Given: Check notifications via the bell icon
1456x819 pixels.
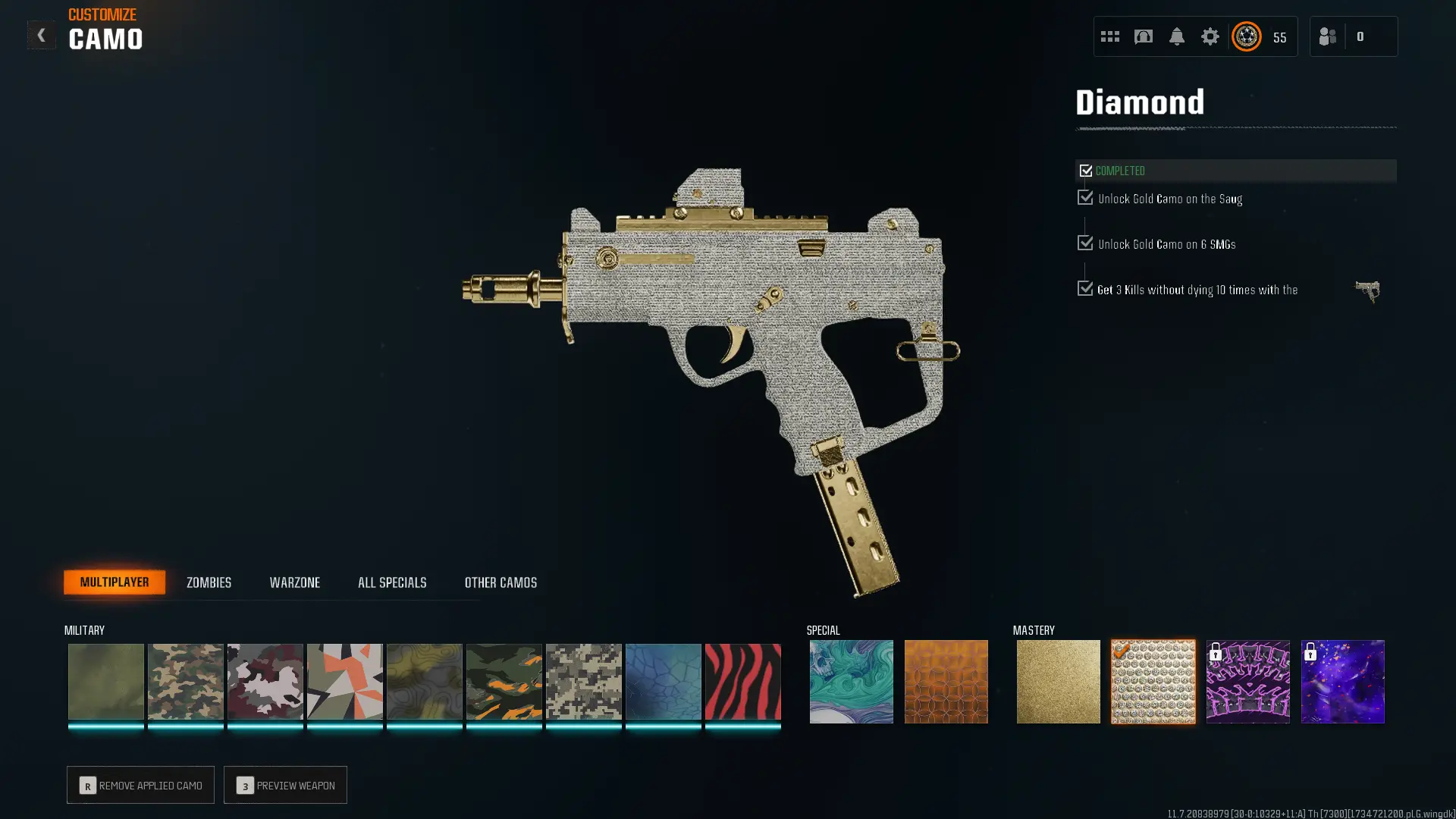Looking at the screenshot, I should [1176, 36].
